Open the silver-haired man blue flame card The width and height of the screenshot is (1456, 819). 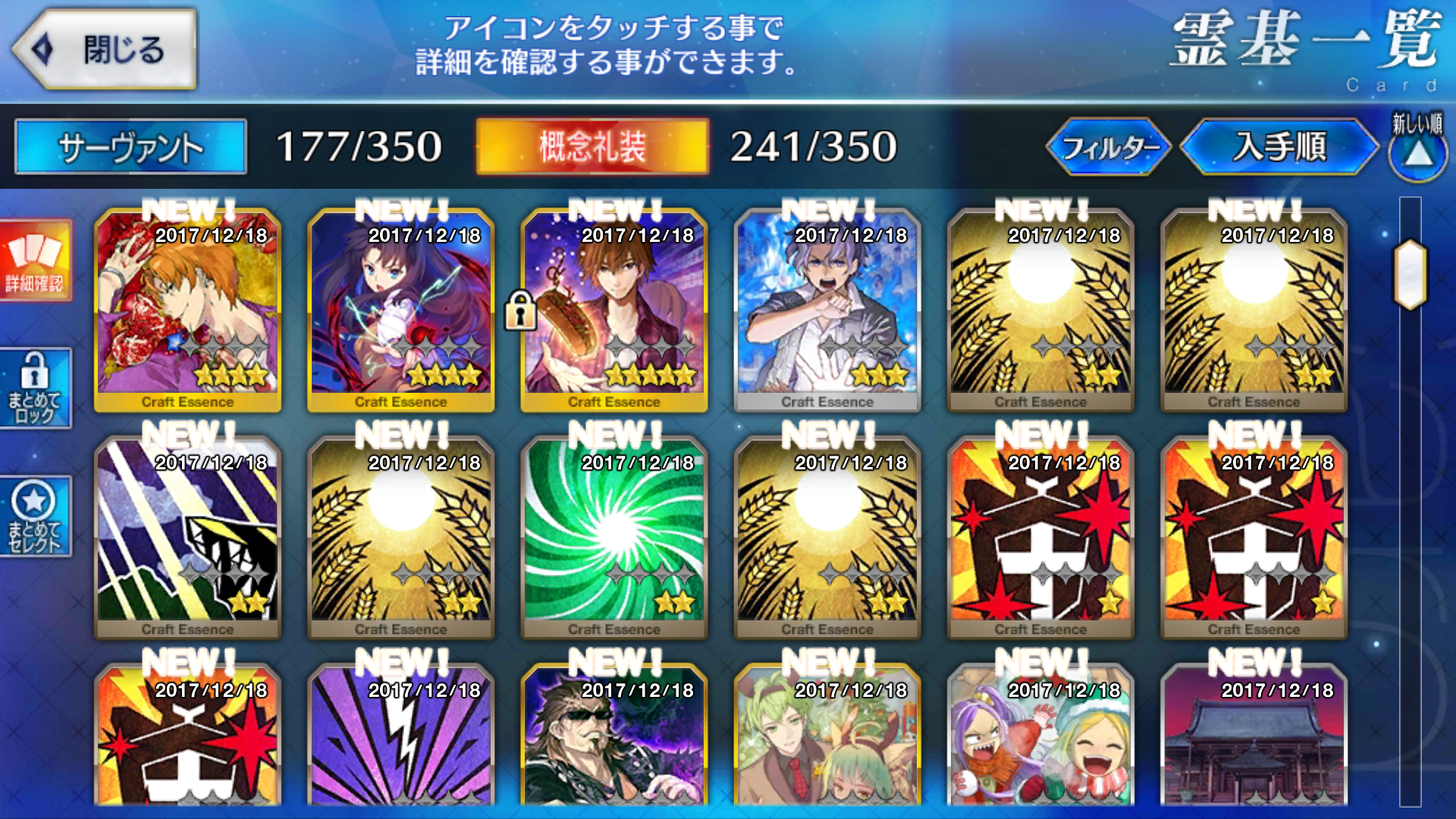click(827, 311)
